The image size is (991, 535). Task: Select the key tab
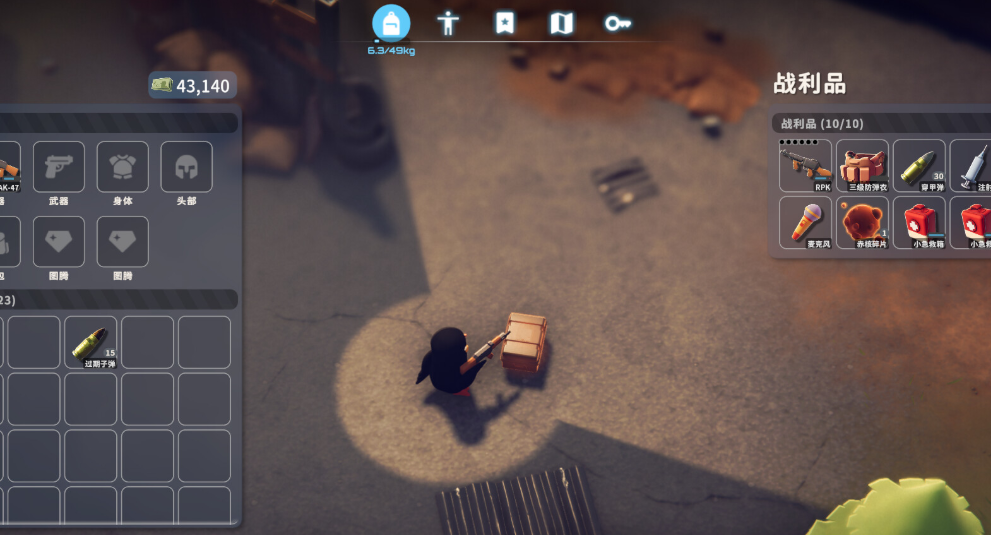tap(618, 23)
